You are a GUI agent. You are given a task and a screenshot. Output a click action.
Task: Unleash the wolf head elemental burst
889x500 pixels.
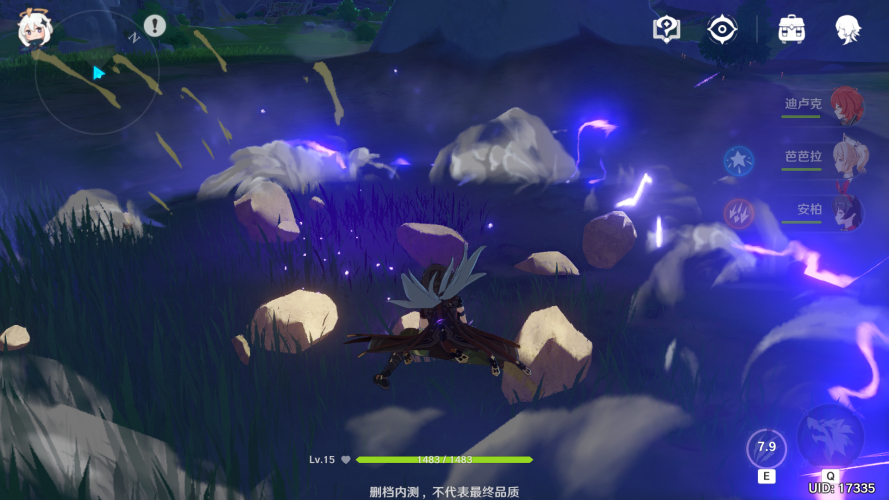830,436
